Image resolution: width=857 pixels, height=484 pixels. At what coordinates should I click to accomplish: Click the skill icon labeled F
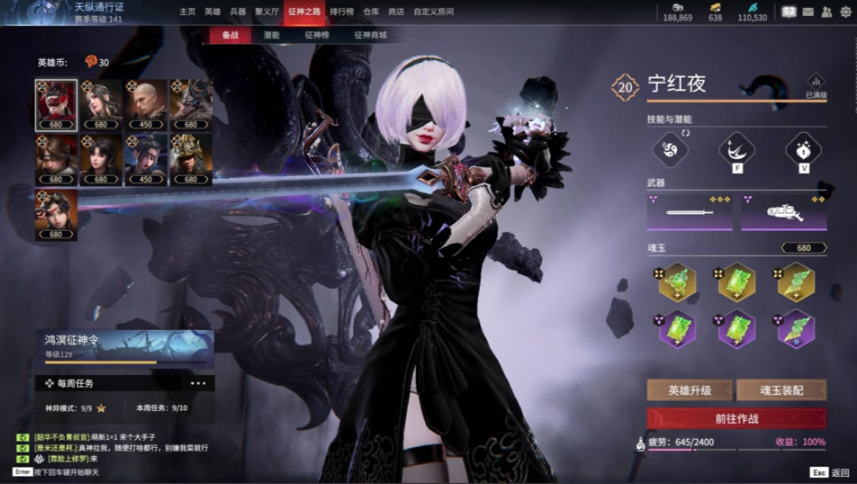[736, 150]
